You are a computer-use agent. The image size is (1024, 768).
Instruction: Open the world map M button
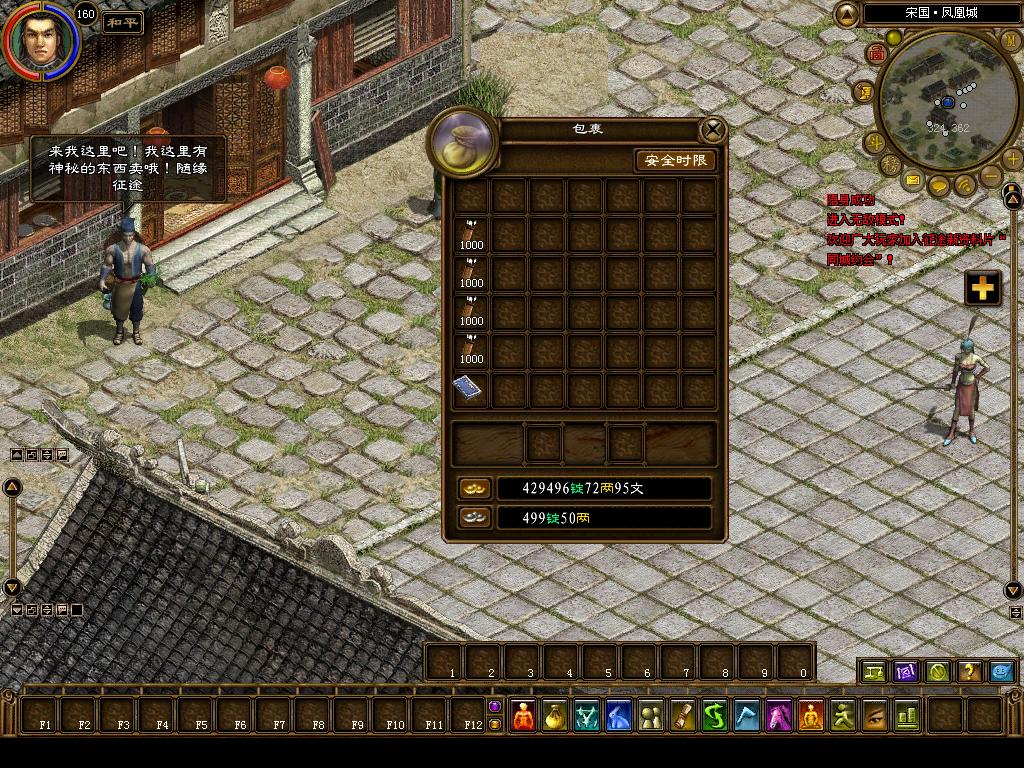(x=1010, y=38)
